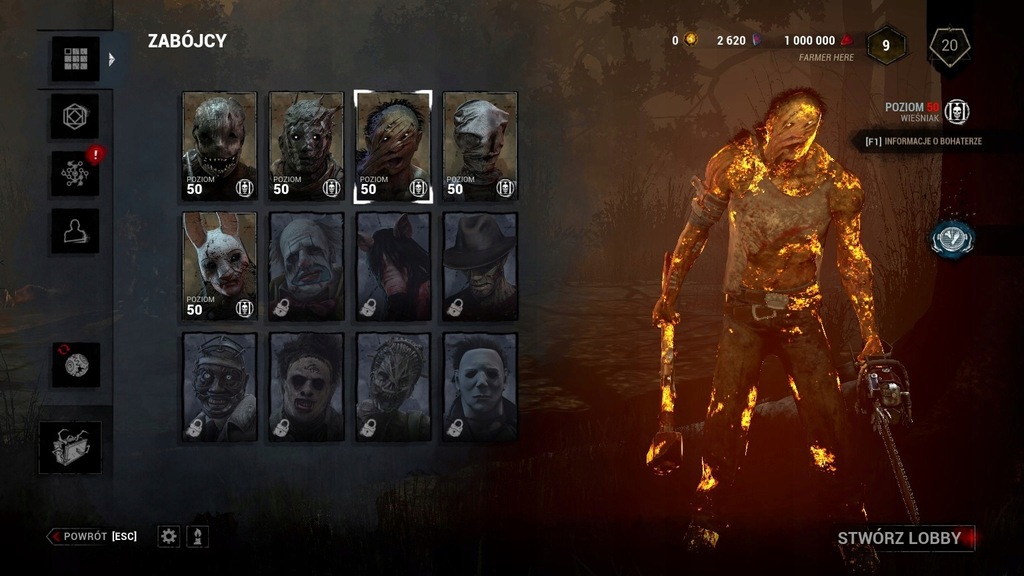Choose the Wraith killer portrait
This screenshot has height=576, width=1024.
pyautogui.click(x=306, y=146)
